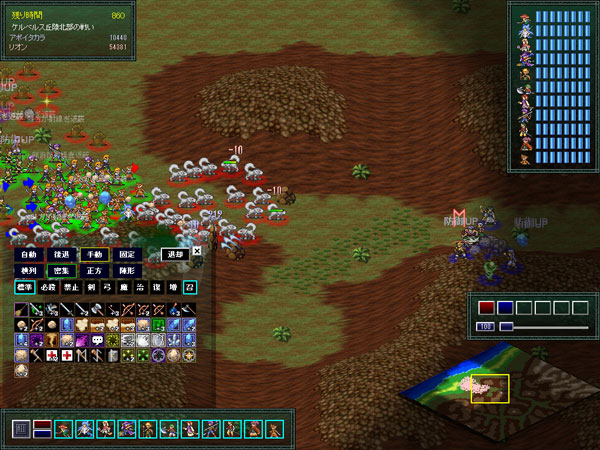Select the 自動 (auto) command button
600x450 pixels.
(x=28, y=254)
